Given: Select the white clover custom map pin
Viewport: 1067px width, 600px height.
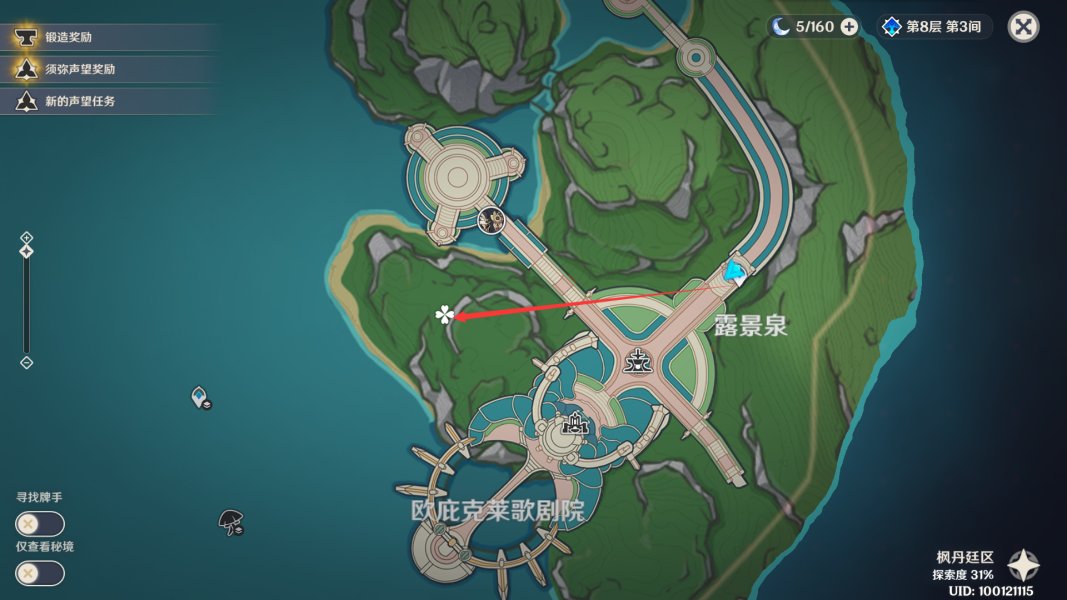Looking at the screenshot, I should (444, 316).
